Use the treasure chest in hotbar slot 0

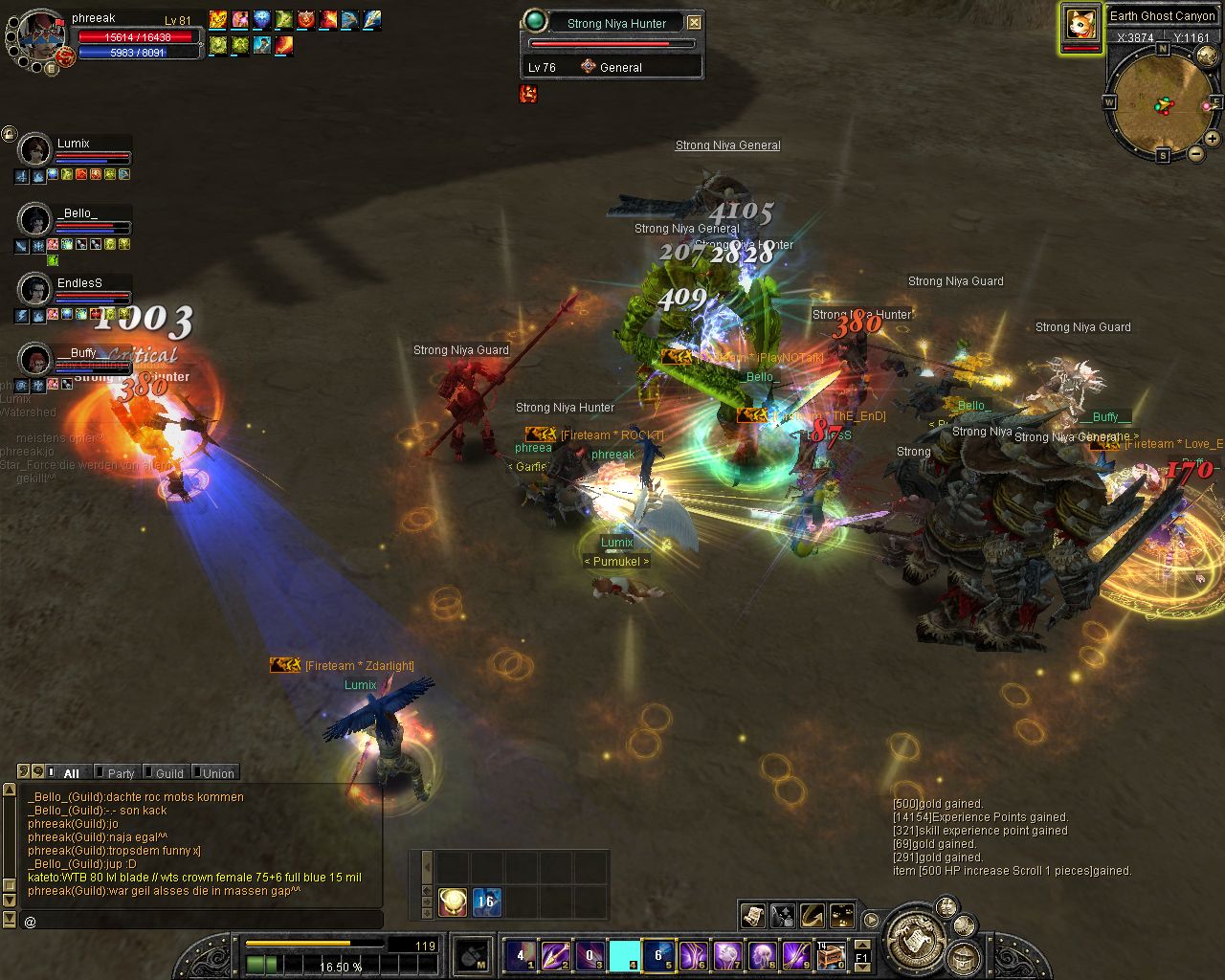(830, 955)
